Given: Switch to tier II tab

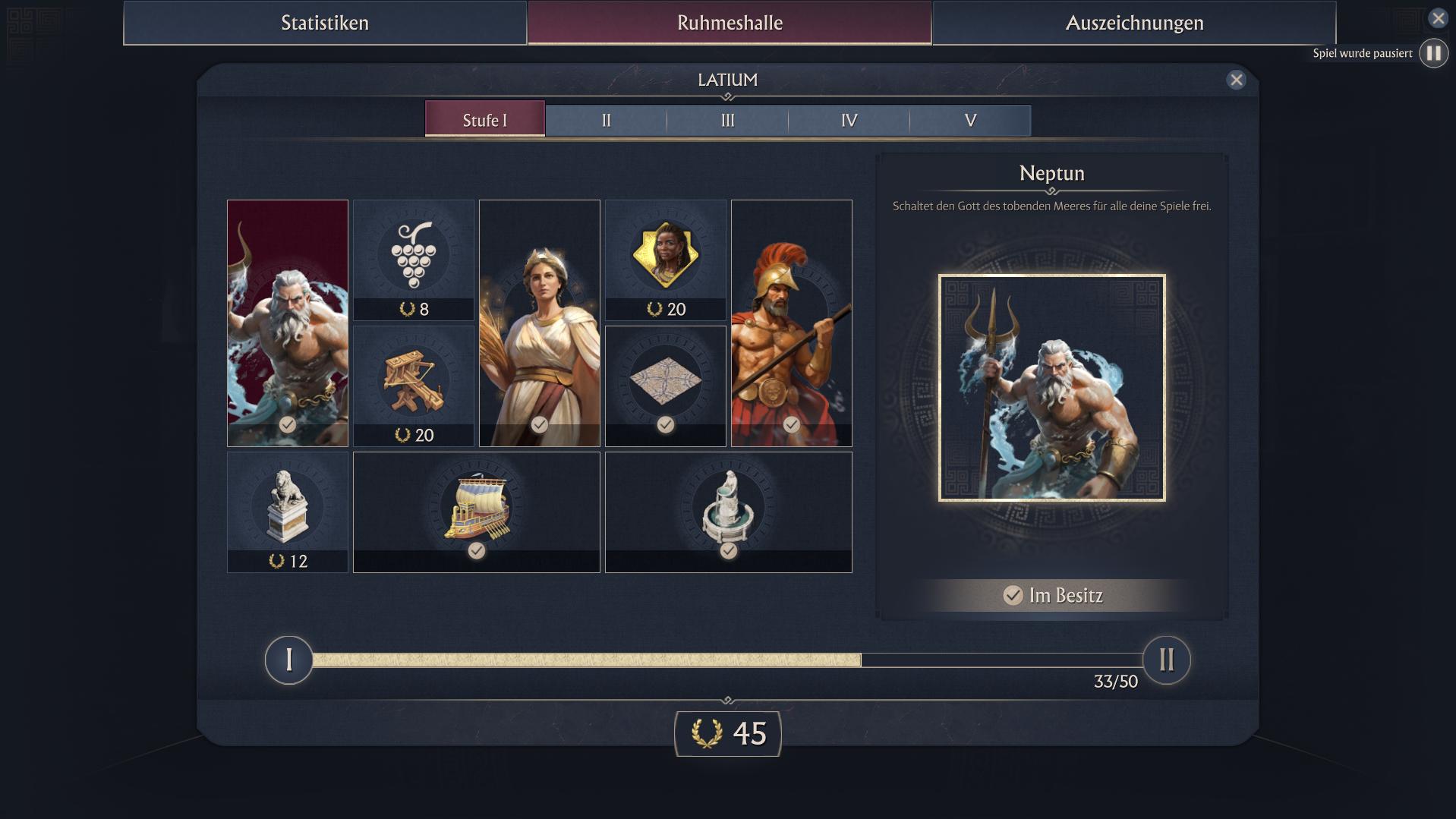Looking at the screenshot, I should tap(606, 121).
